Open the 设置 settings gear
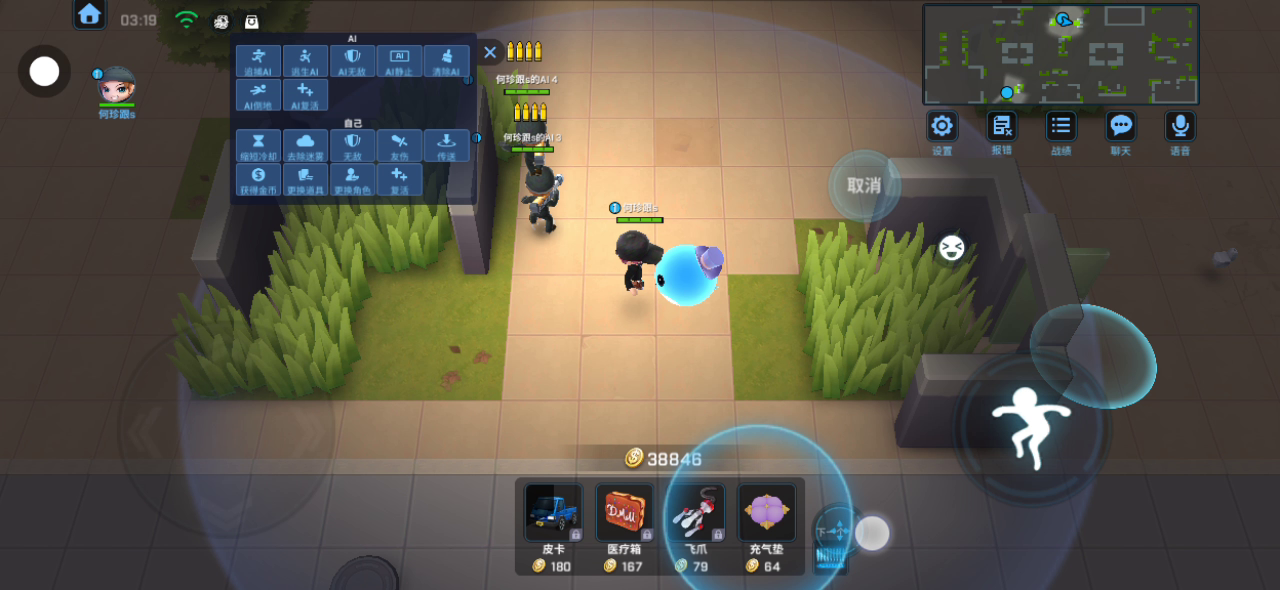This screenshot has width=1280, height=590. point(942,127)
